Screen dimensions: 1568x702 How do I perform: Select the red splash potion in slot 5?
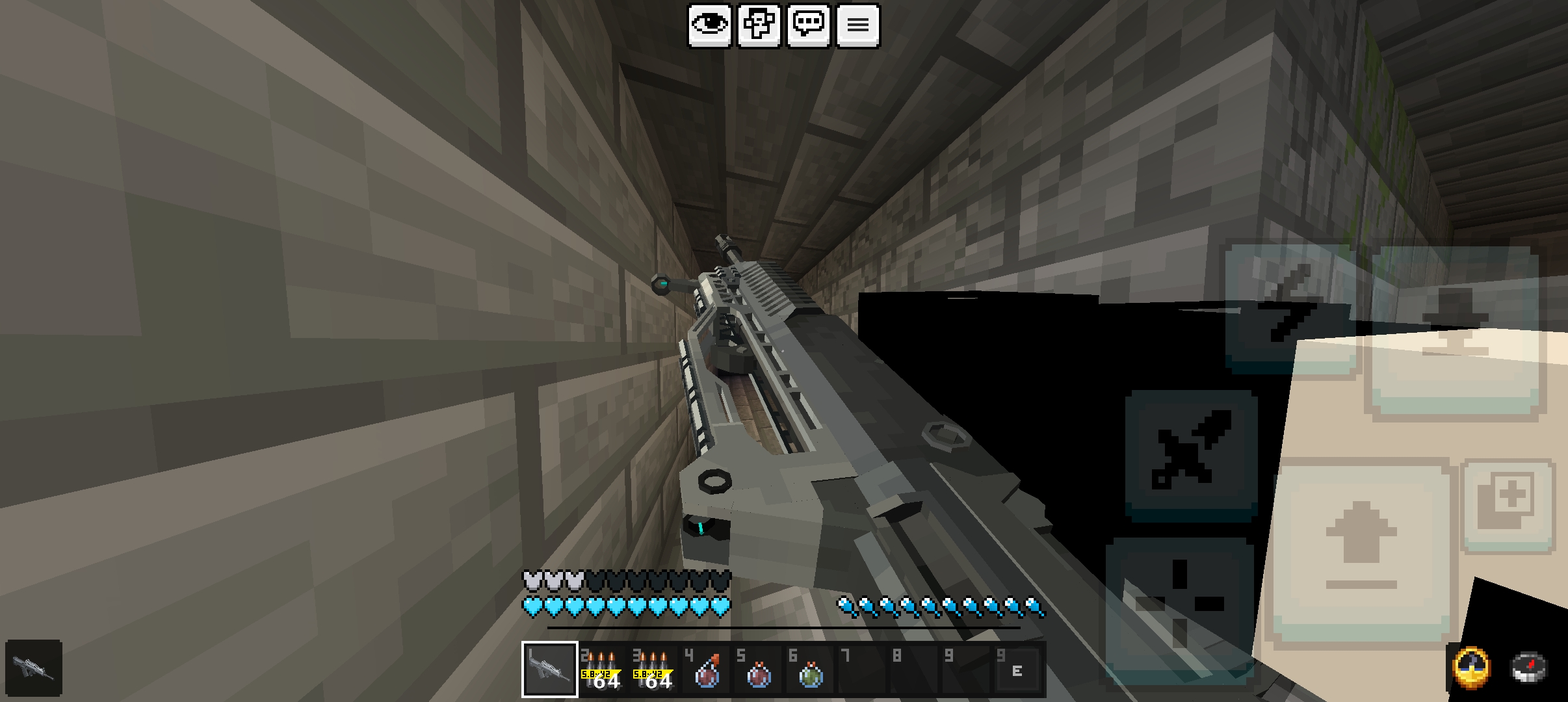758,669
